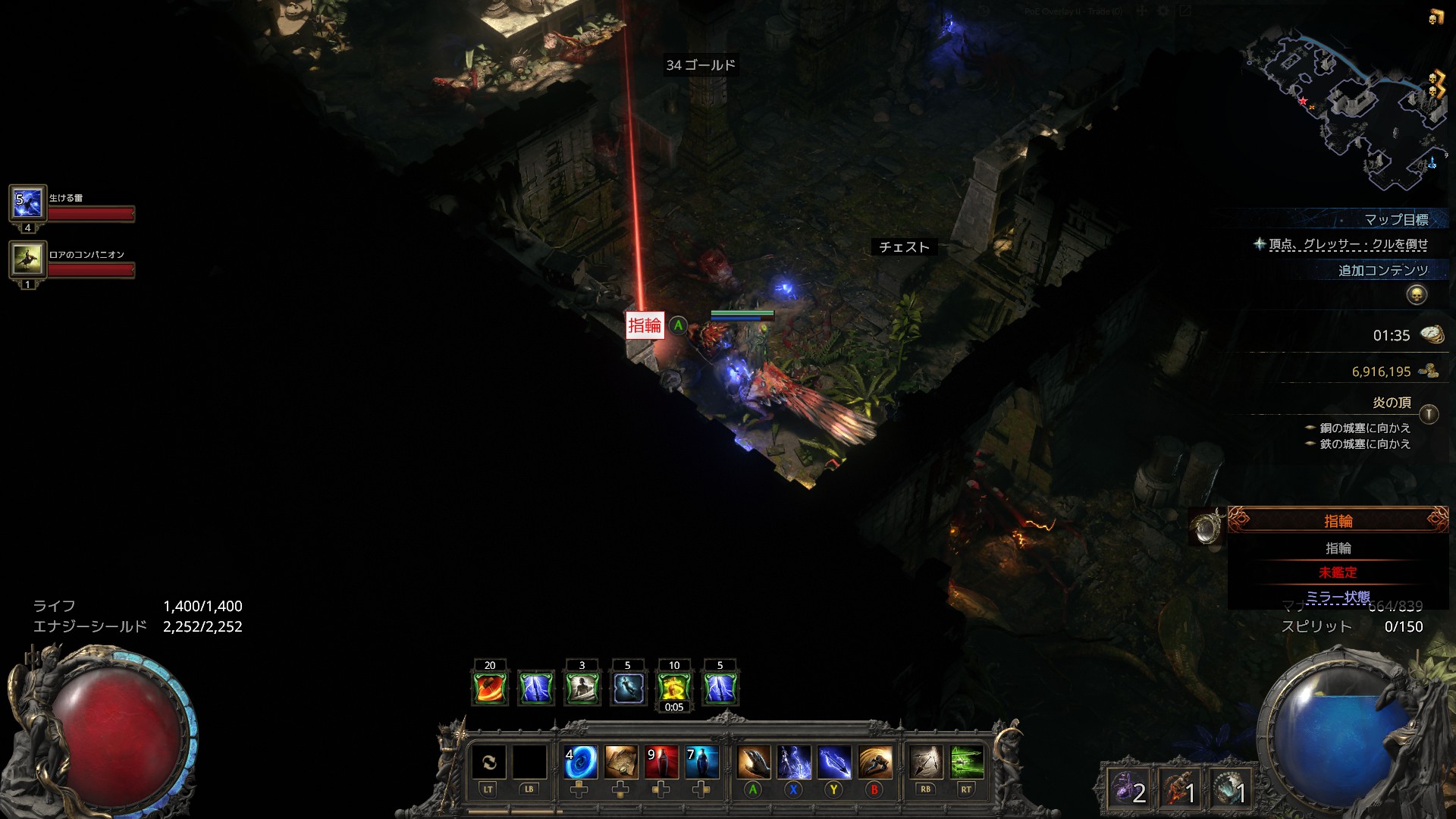Screen dimensions: 1456x819
Task: Activate the crossed spears skill
Action: coord(926,762)
